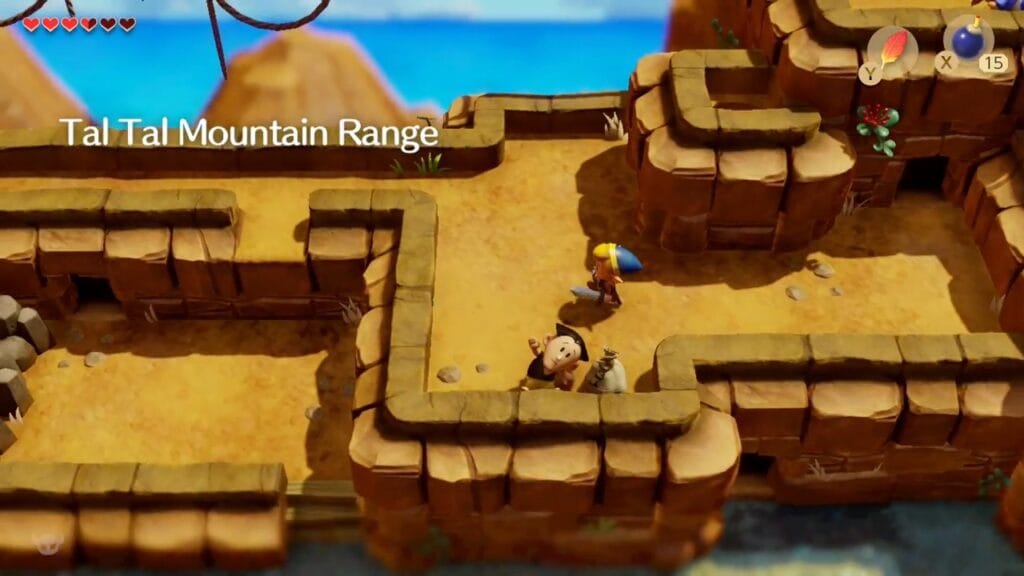1024x576 pixels.
Task: Select the bomb item slot
Action: point(967,41)
